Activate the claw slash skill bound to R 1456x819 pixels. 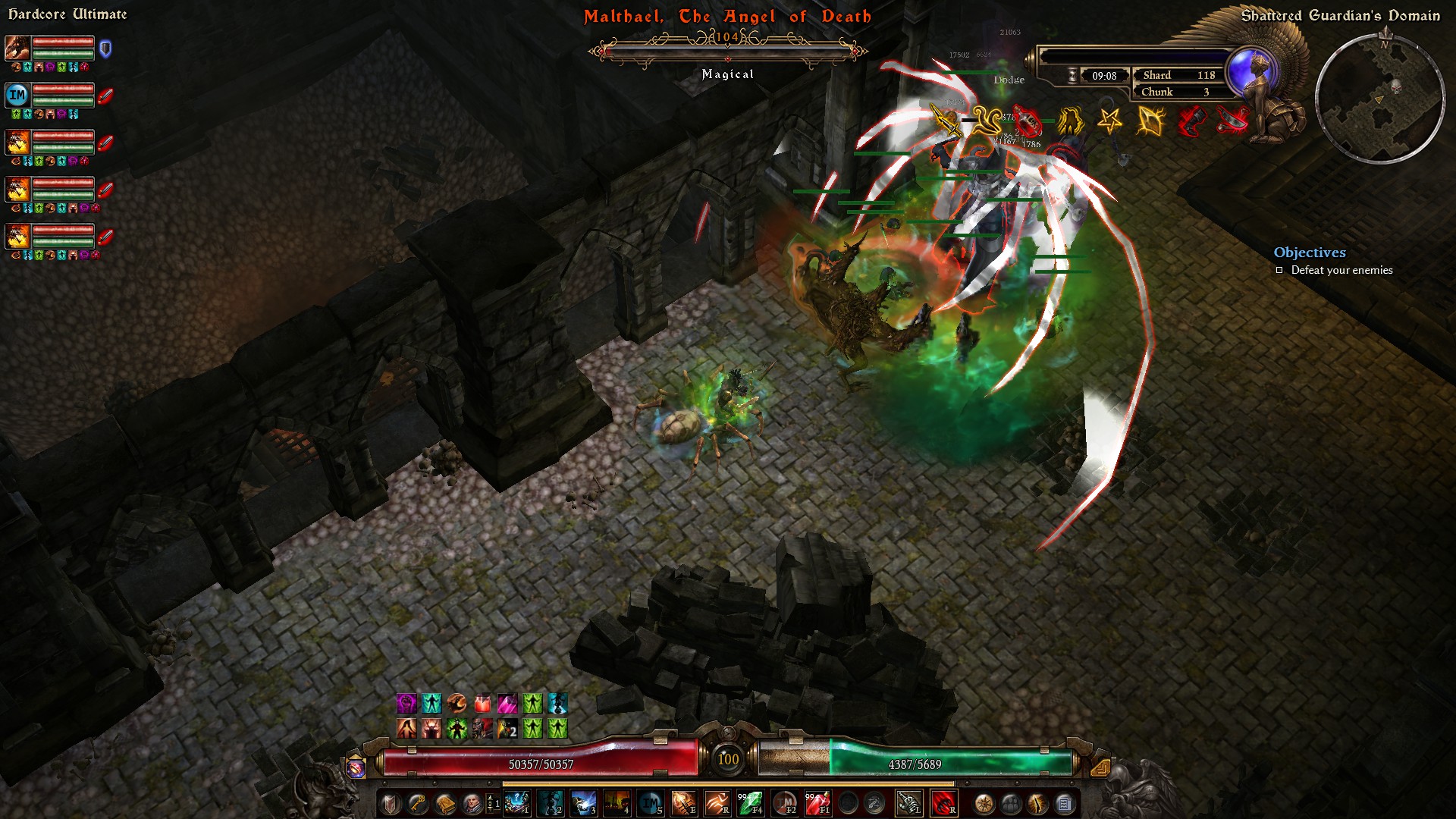pos(717,803)
